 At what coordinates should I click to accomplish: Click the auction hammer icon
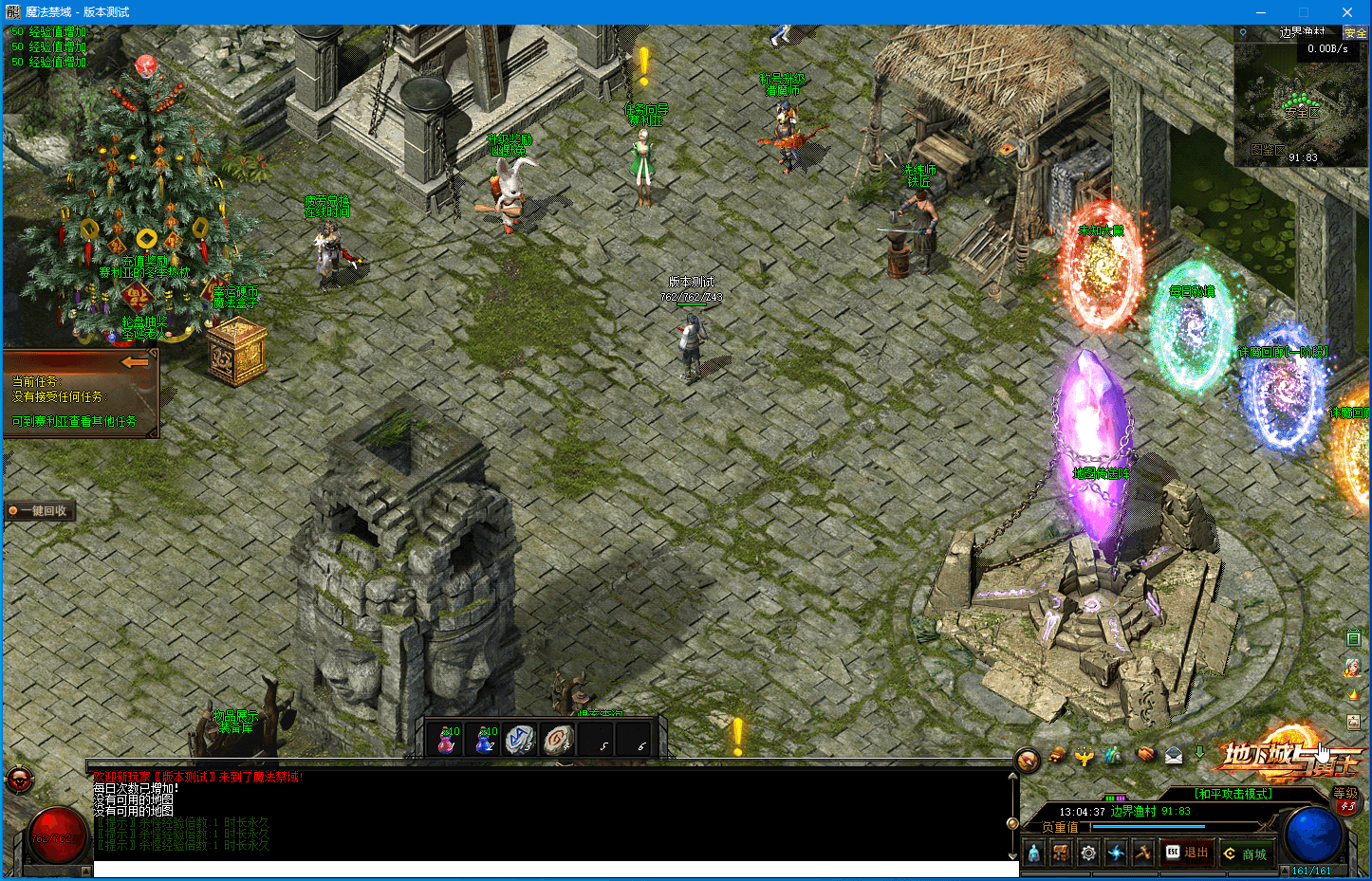coord(1143,853)
